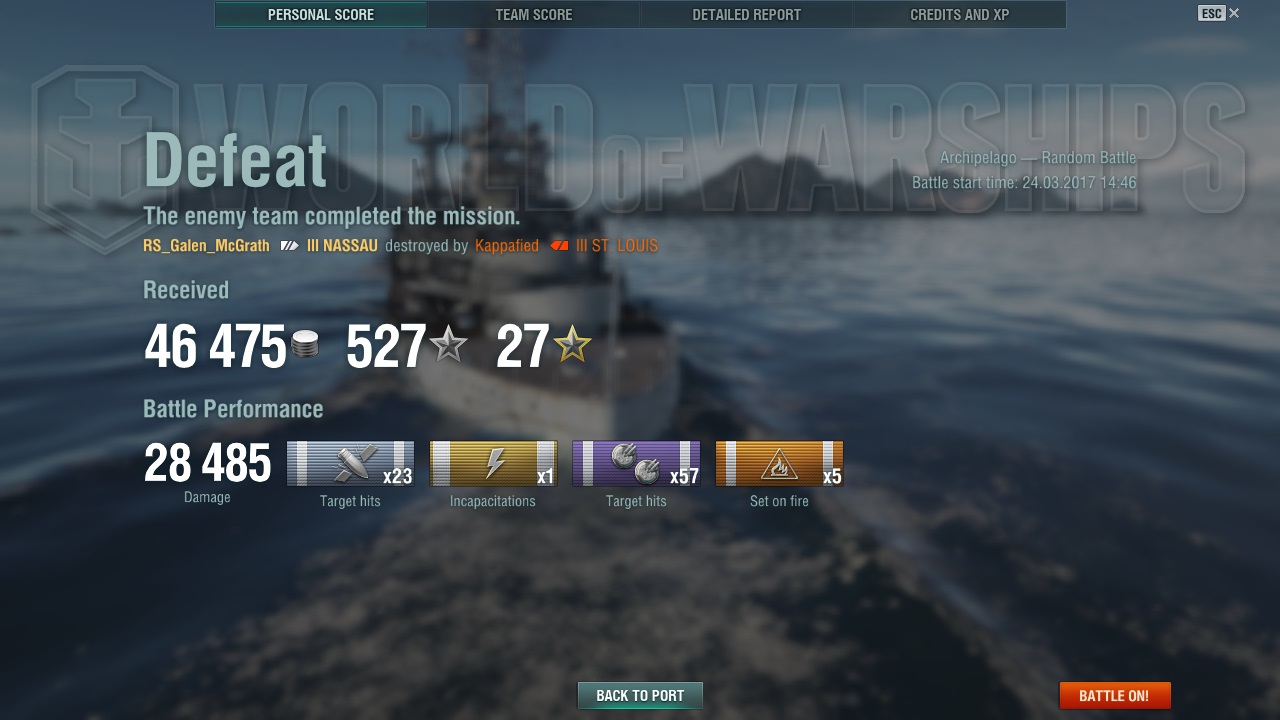
Task: Select the Personal Score tab
Action: pyautogui.click(x=321, y=15)
